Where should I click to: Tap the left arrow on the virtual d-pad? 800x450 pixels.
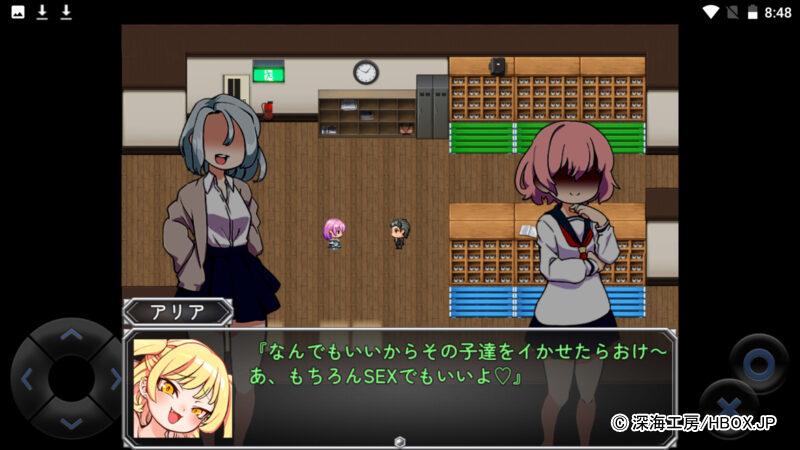(x=27, y=379)
